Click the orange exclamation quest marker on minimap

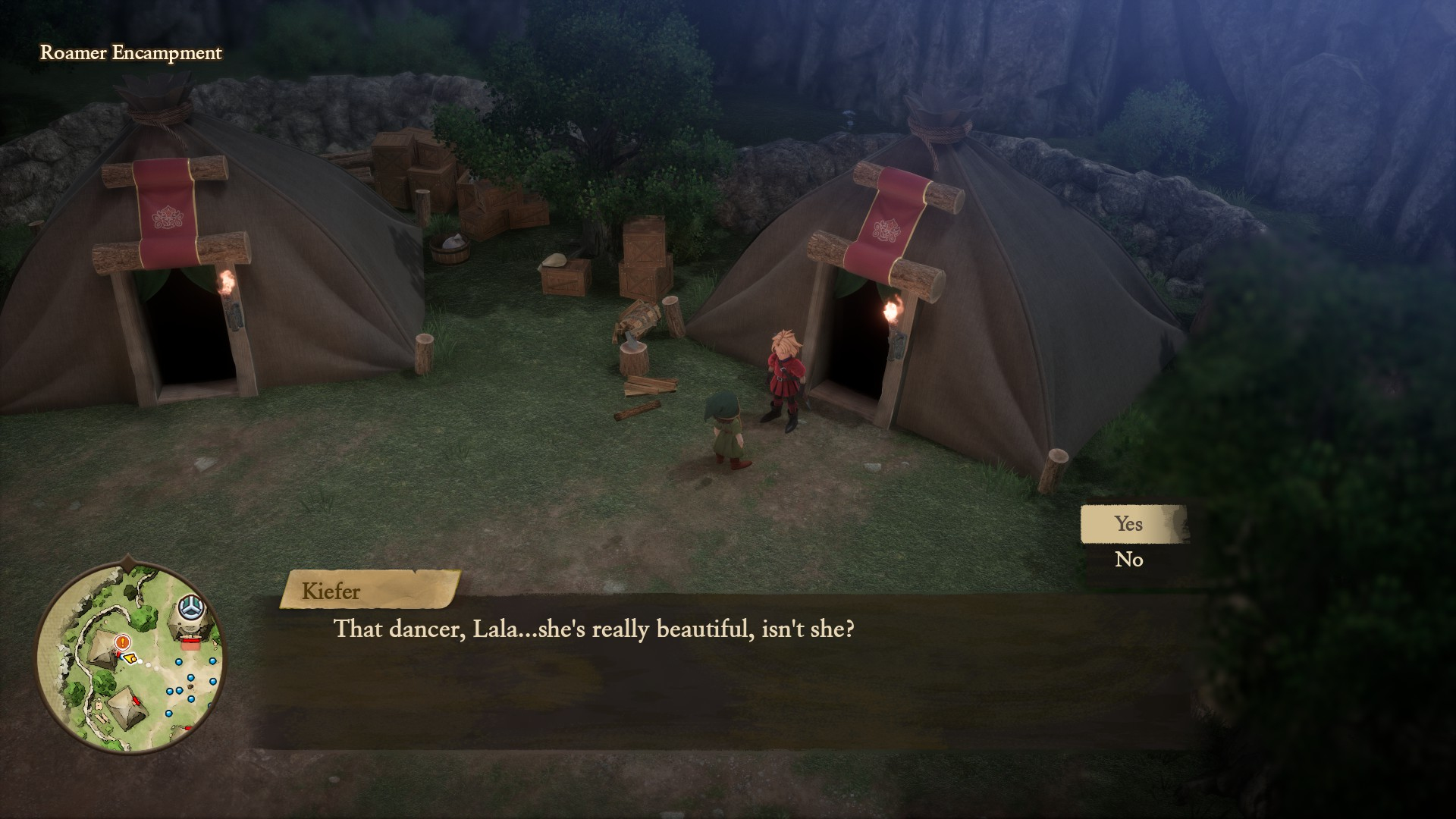(121, 642)
